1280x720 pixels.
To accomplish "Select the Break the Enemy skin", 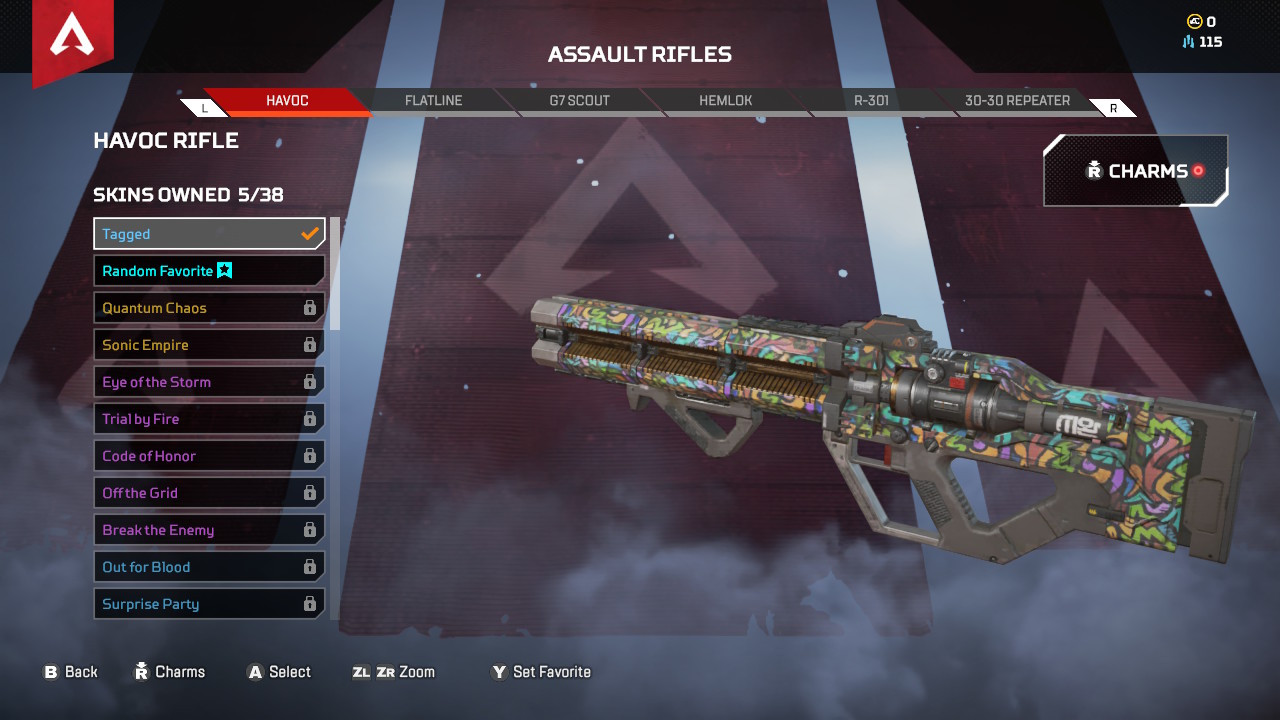I will [x=209, y=530].
